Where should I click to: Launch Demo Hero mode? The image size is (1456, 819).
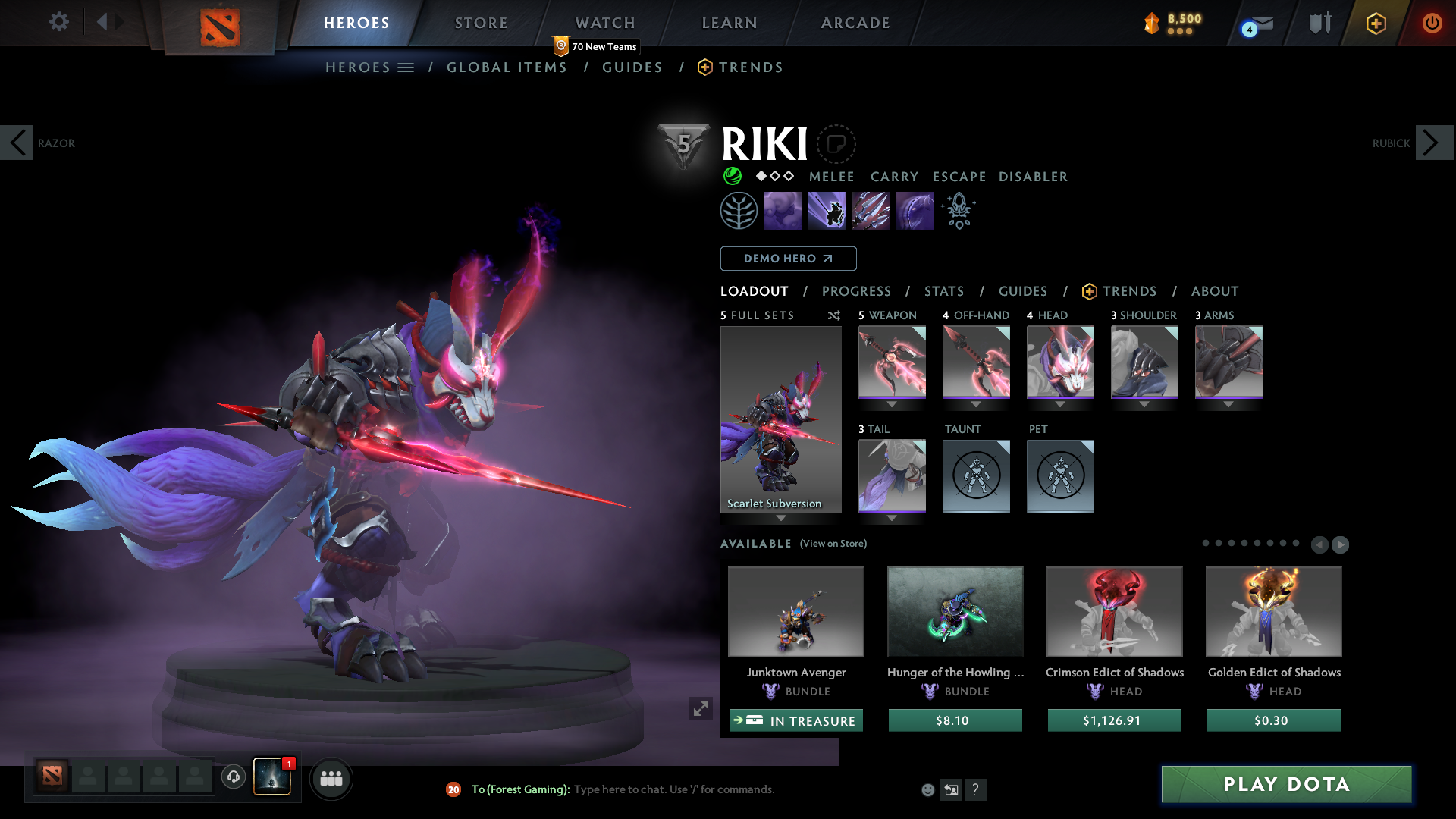788,259
